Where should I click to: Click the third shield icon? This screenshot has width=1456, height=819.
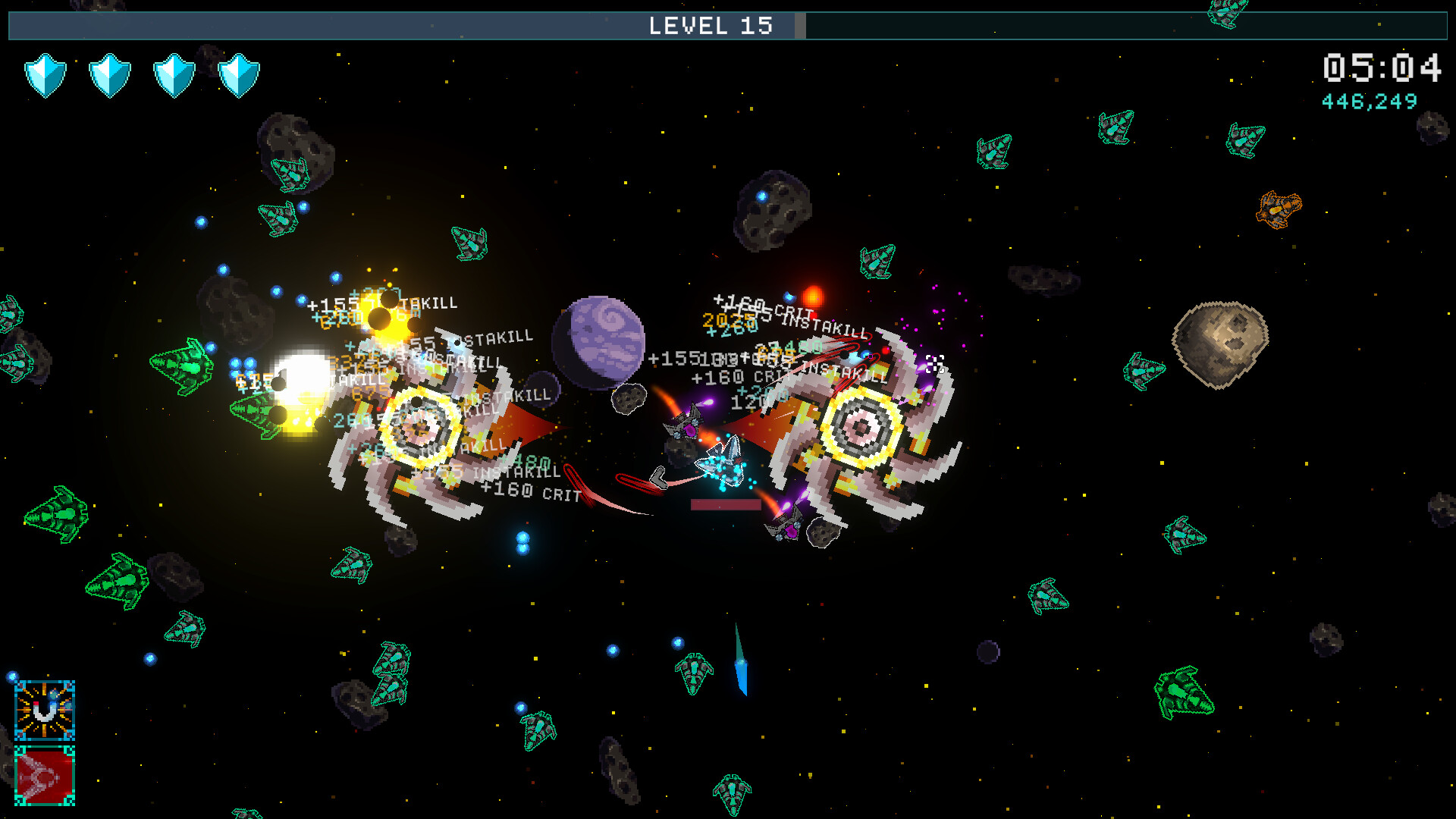[x=173, y=74]
